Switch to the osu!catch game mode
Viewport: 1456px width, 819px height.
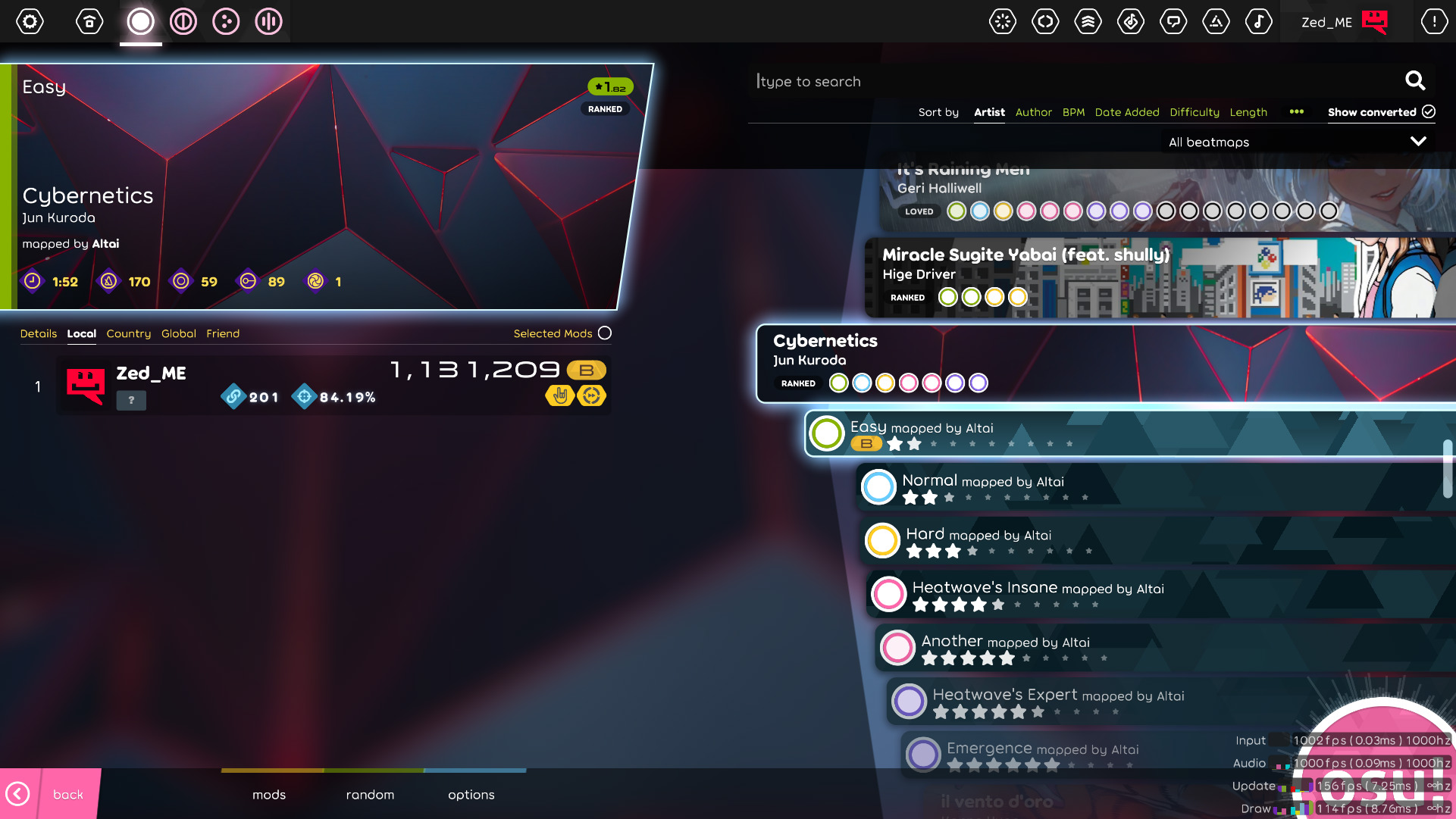[x=225, y=21]
